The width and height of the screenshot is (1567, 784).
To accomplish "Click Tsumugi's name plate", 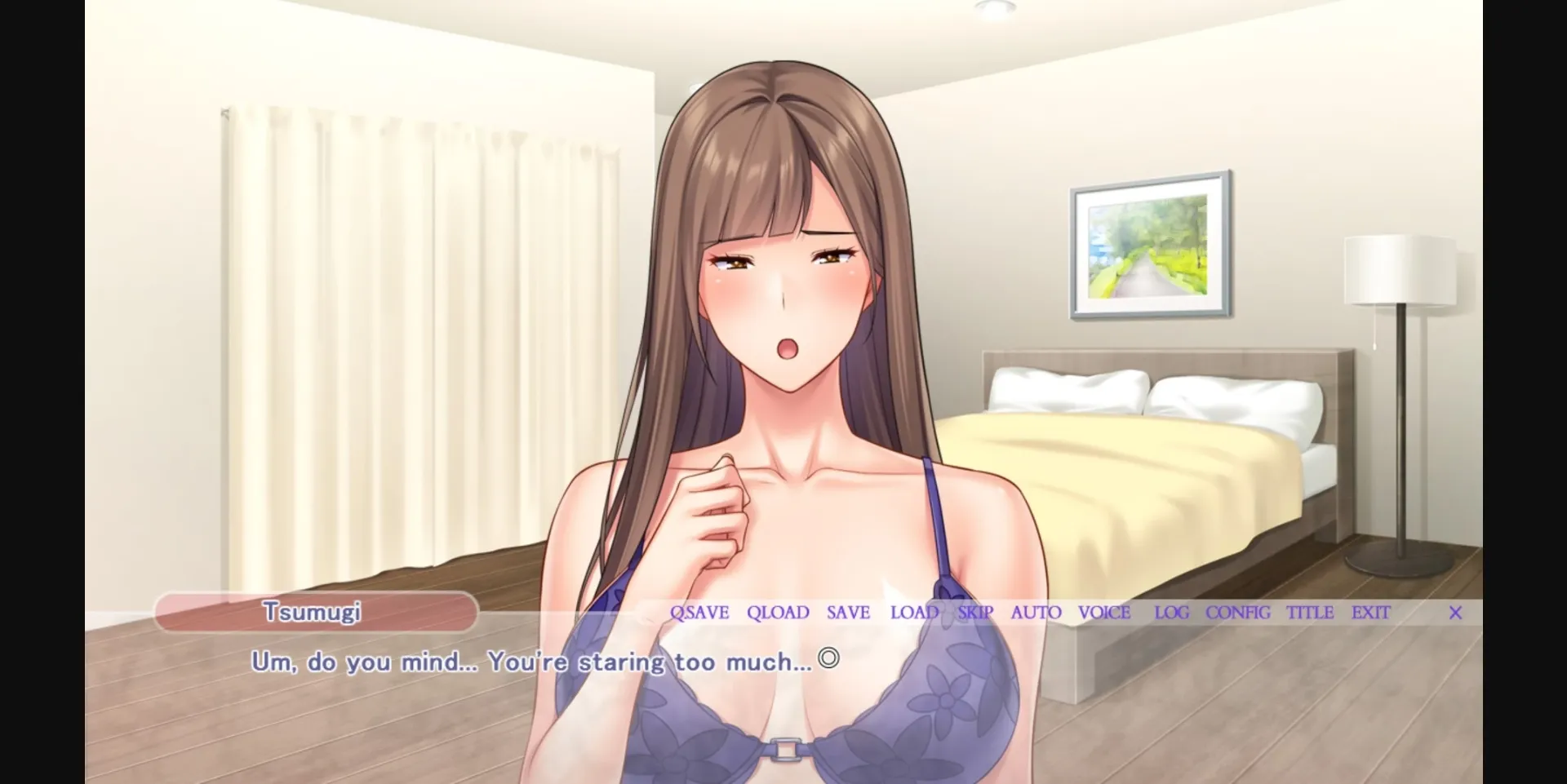I will click(x=316, y=613).
